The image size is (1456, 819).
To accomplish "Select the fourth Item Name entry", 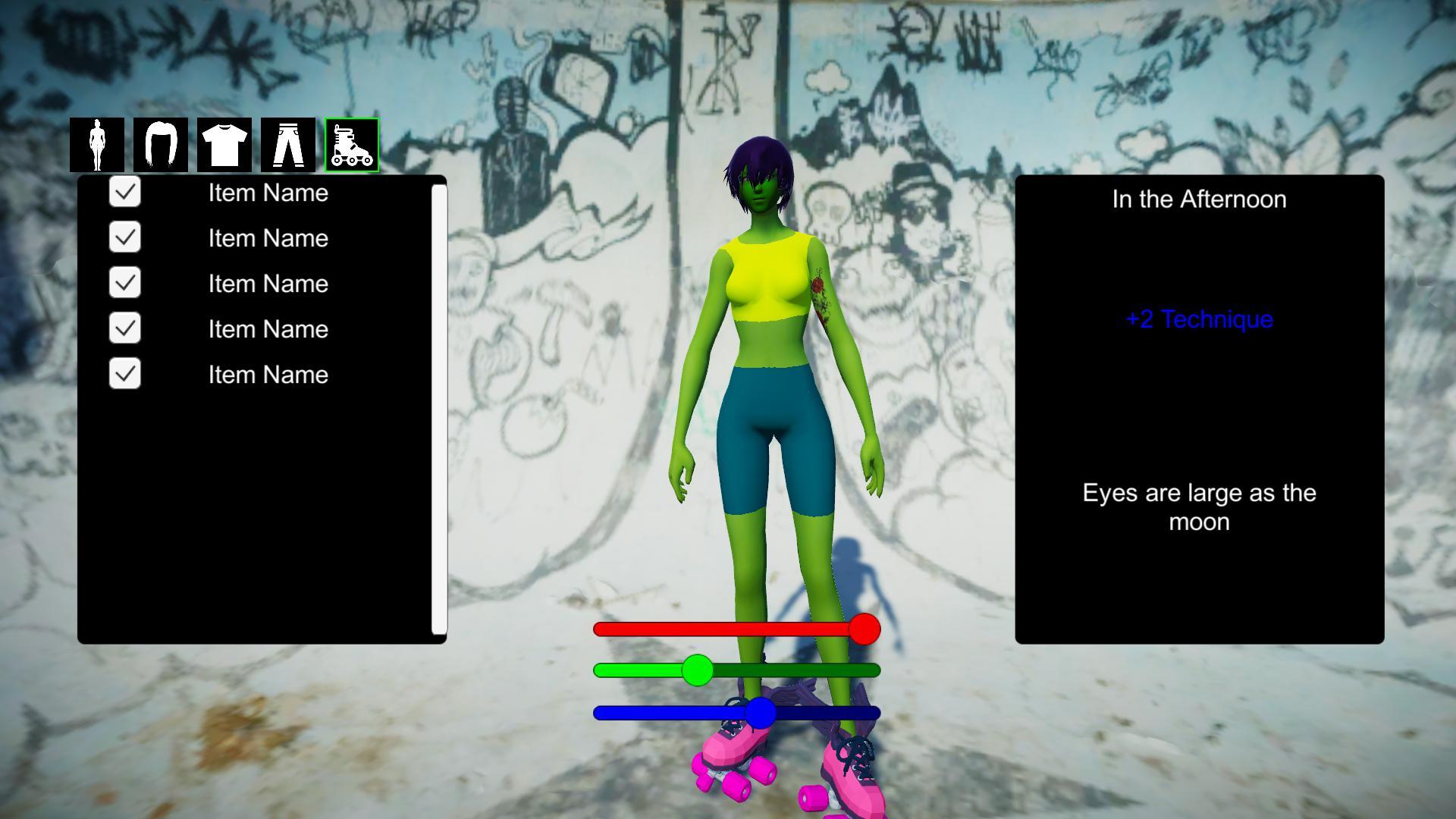I will pos(267,328).
